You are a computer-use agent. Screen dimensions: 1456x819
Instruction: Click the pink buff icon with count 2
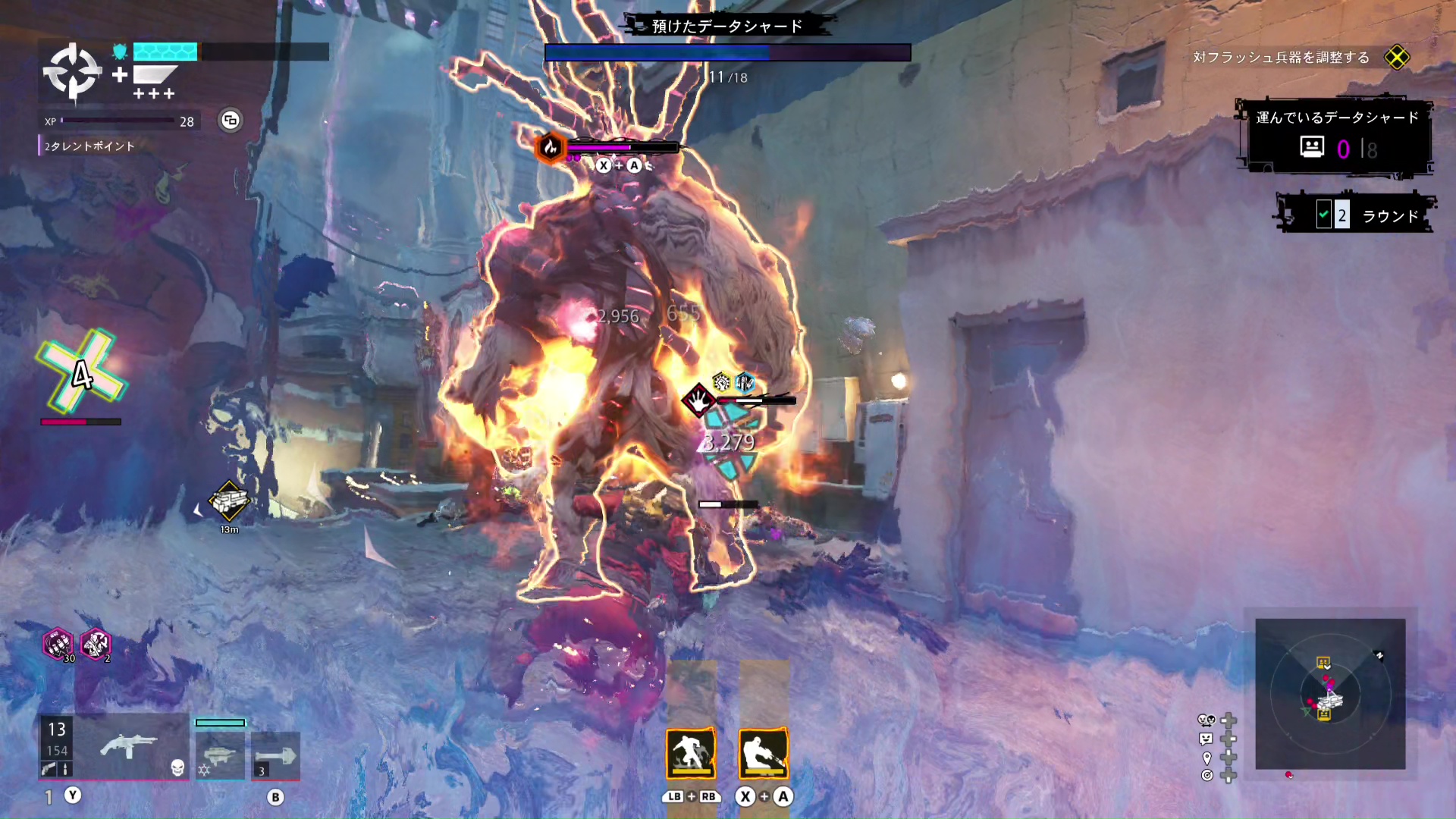click(96, 645)
